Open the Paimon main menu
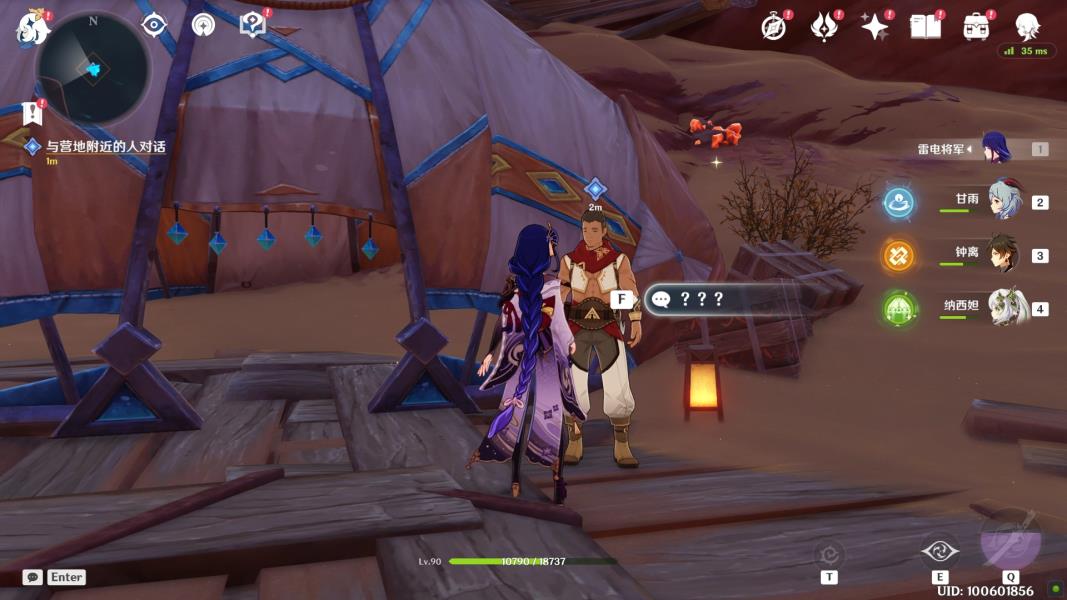1067x600 pixels. tap(31, 27)
